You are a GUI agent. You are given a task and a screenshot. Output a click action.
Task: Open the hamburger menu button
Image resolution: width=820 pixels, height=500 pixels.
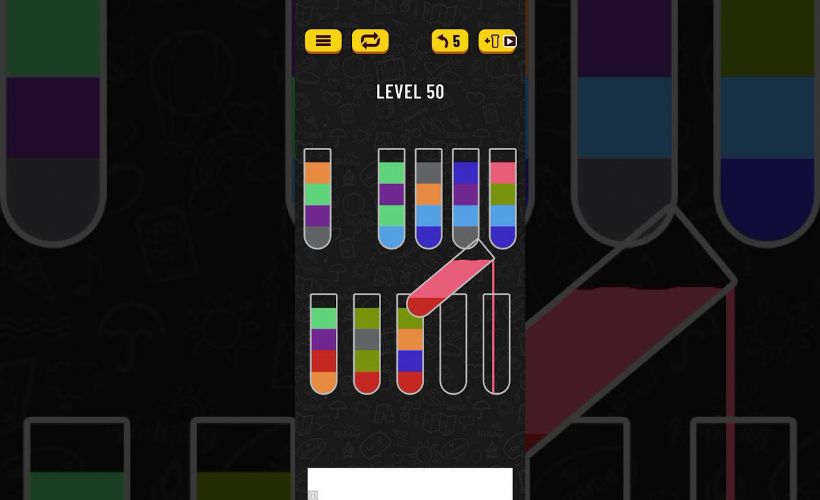[323, 41]
